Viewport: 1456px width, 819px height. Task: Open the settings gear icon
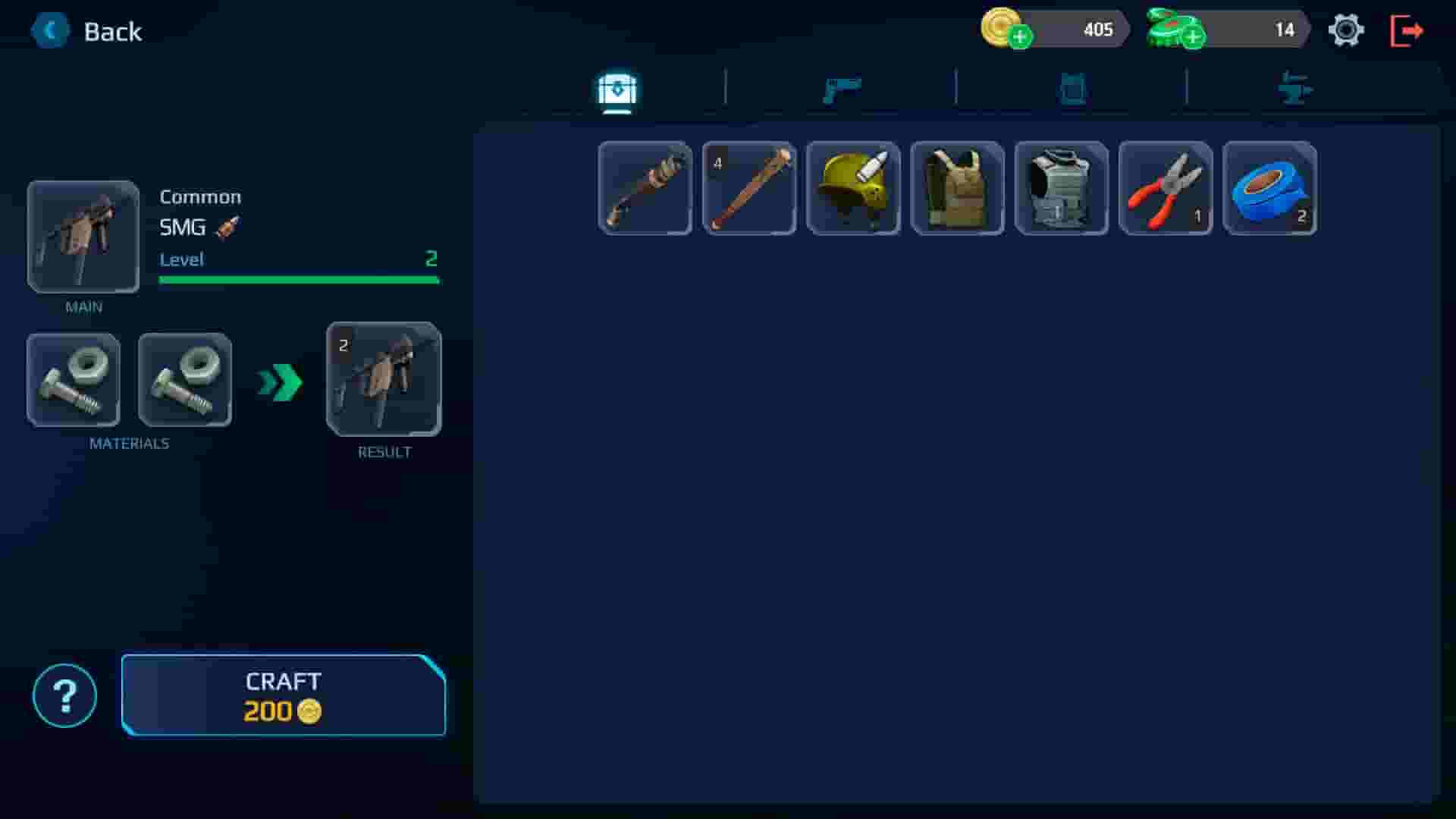pyautogui.click(x=1347, y=30)
